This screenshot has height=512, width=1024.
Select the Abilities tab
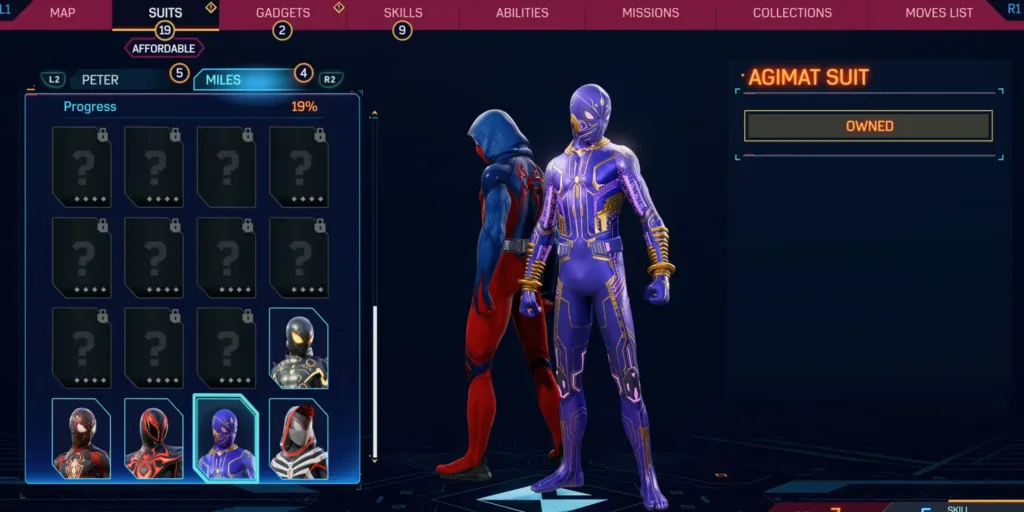point(522,13)
